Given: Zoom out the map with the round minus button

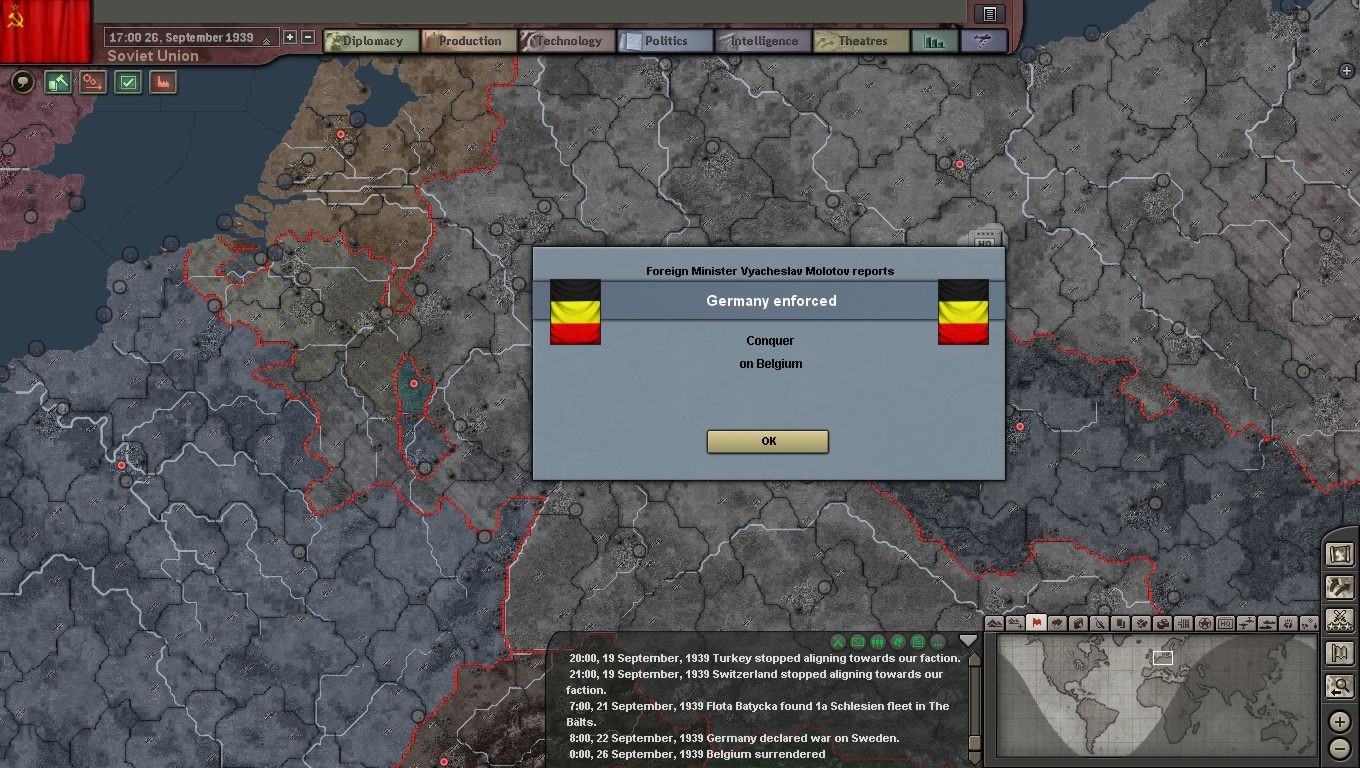Looking at the screenshot, I should coord(1340,748).
